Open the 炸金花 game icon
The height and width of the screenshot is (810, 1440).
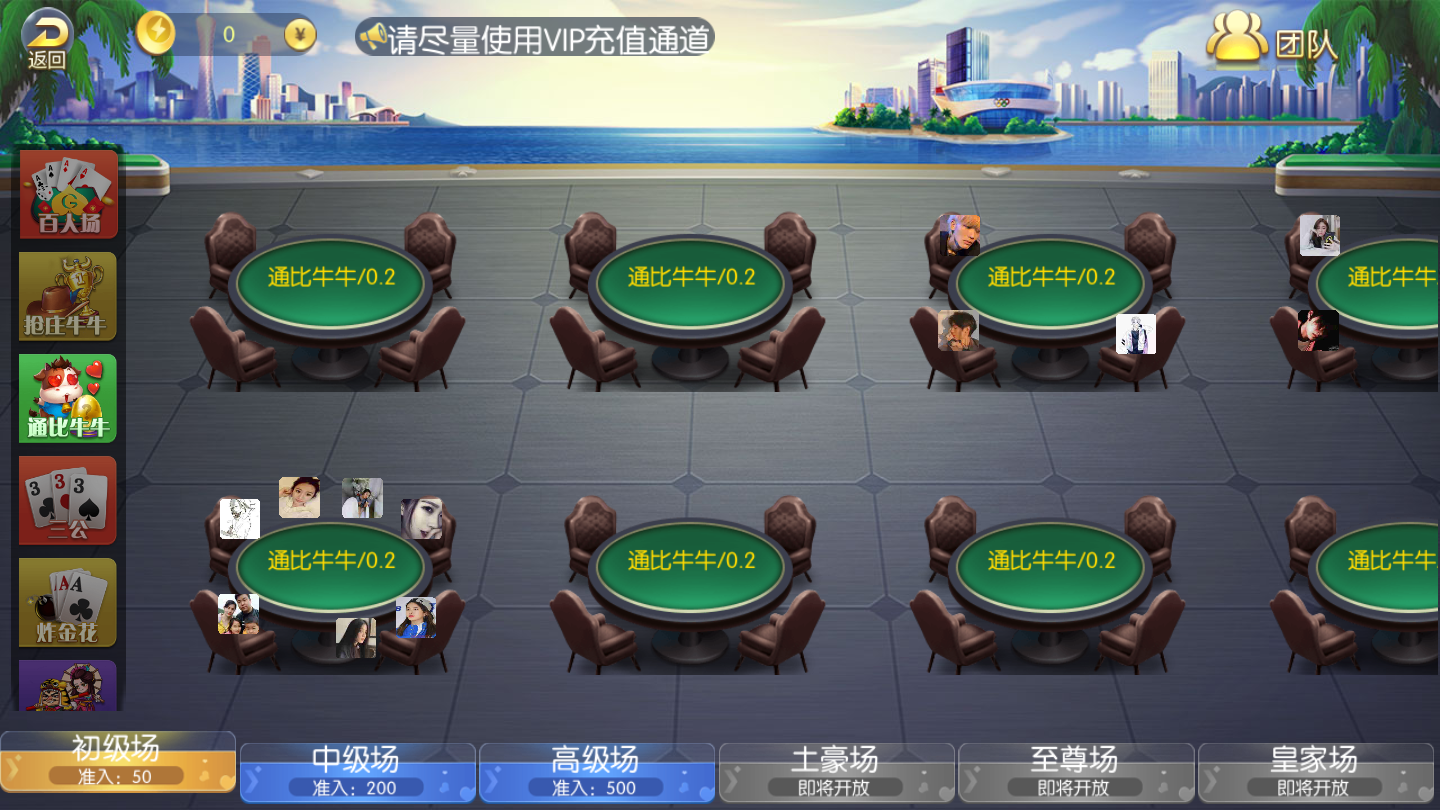tap(67, 601)
